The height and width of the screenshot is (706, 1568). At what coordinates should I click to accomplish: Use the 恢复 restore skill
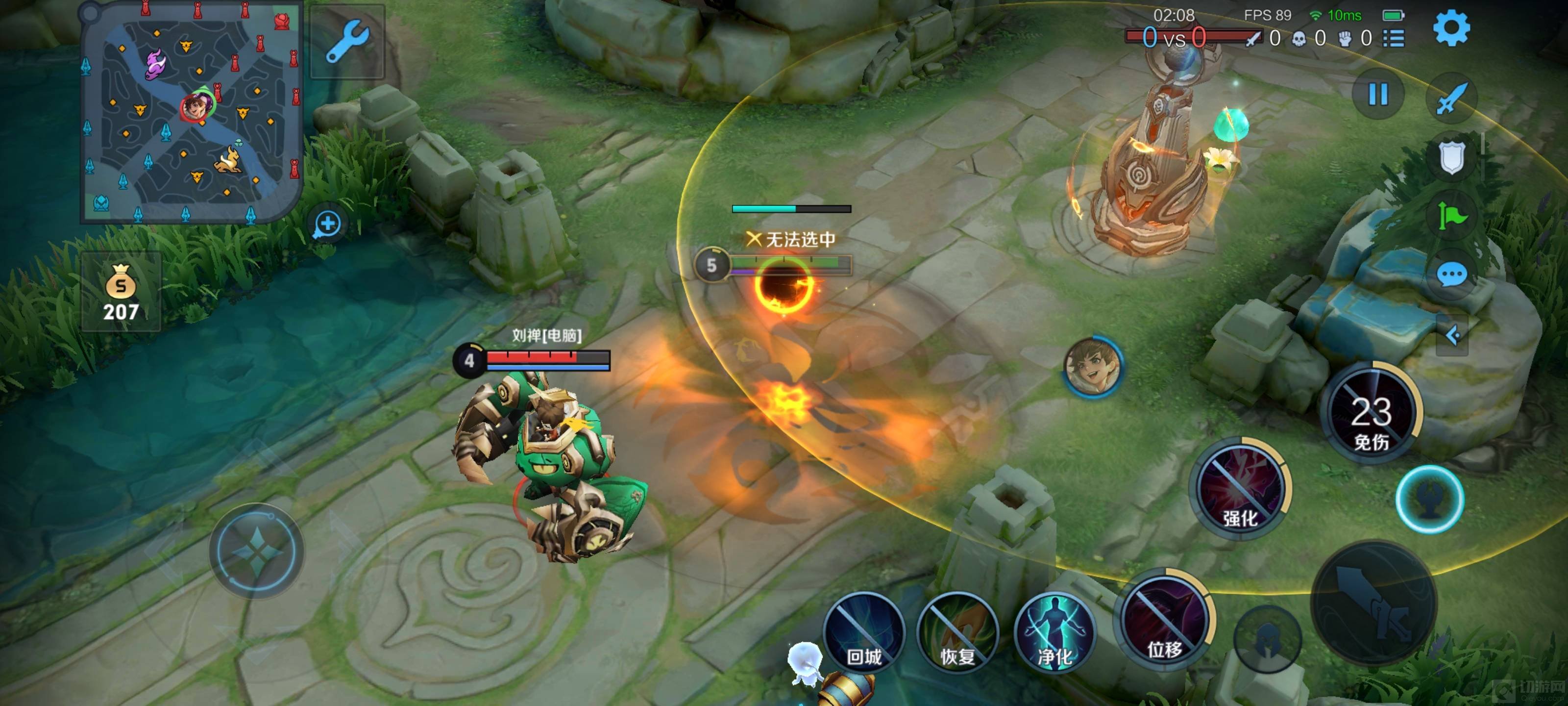(957, 632)
